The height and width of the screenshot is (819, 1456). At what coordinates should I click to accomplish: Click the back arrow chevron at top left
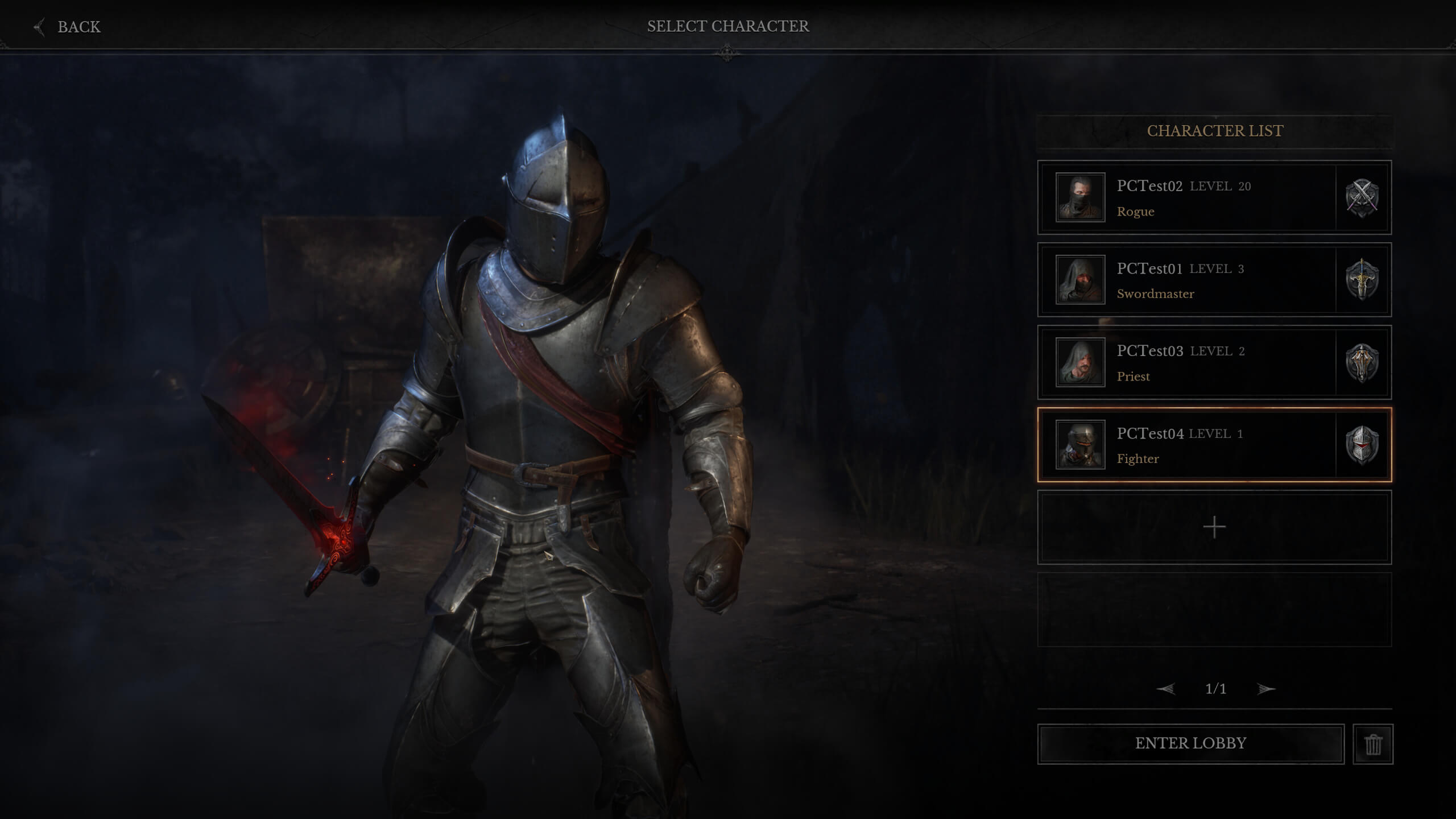pos(38,26)
